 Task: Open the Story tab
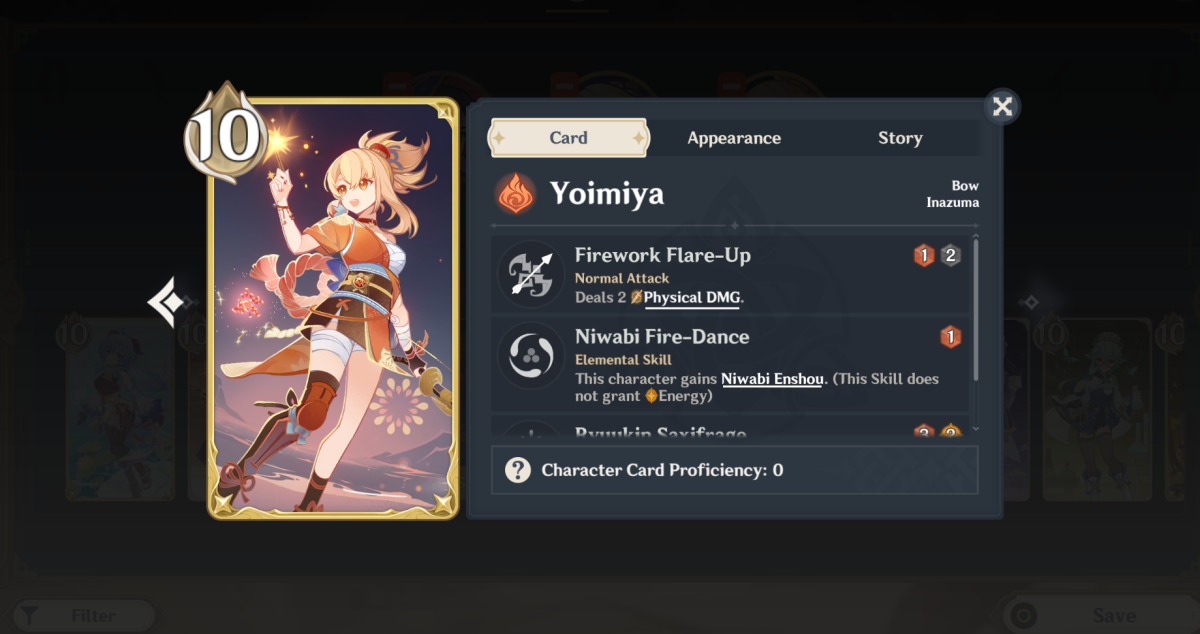(x=900, y=138)
